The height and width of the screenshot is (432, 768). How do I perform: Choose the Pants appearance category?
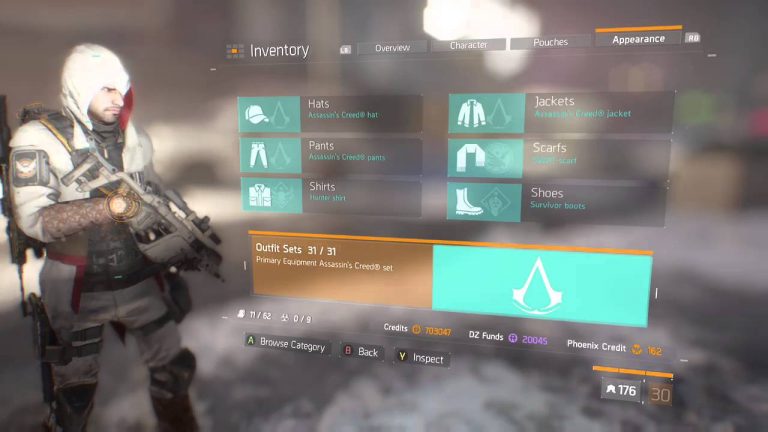pos(330,153)
